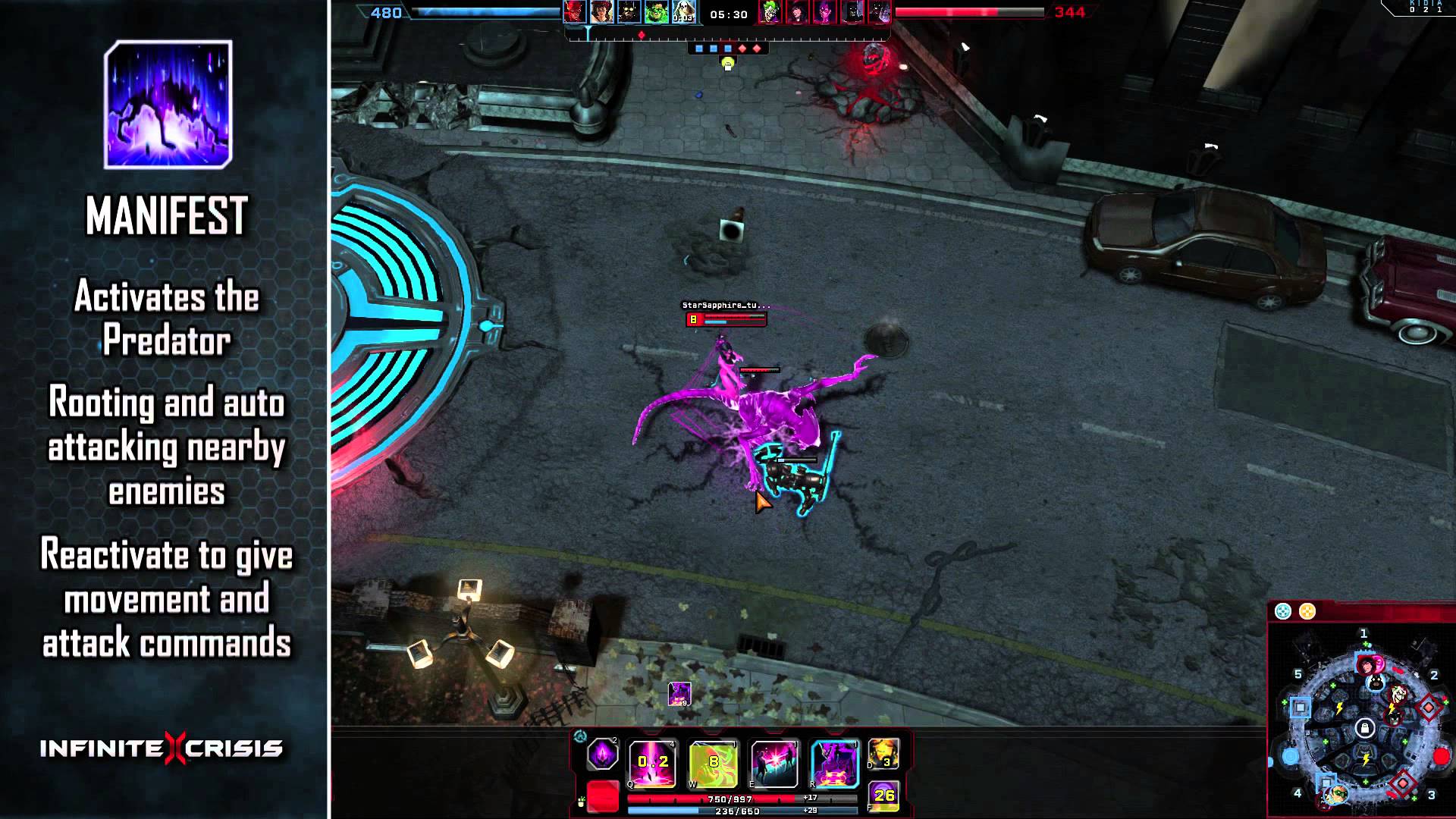Select the Predator pet portrait icon

point(679,694)
